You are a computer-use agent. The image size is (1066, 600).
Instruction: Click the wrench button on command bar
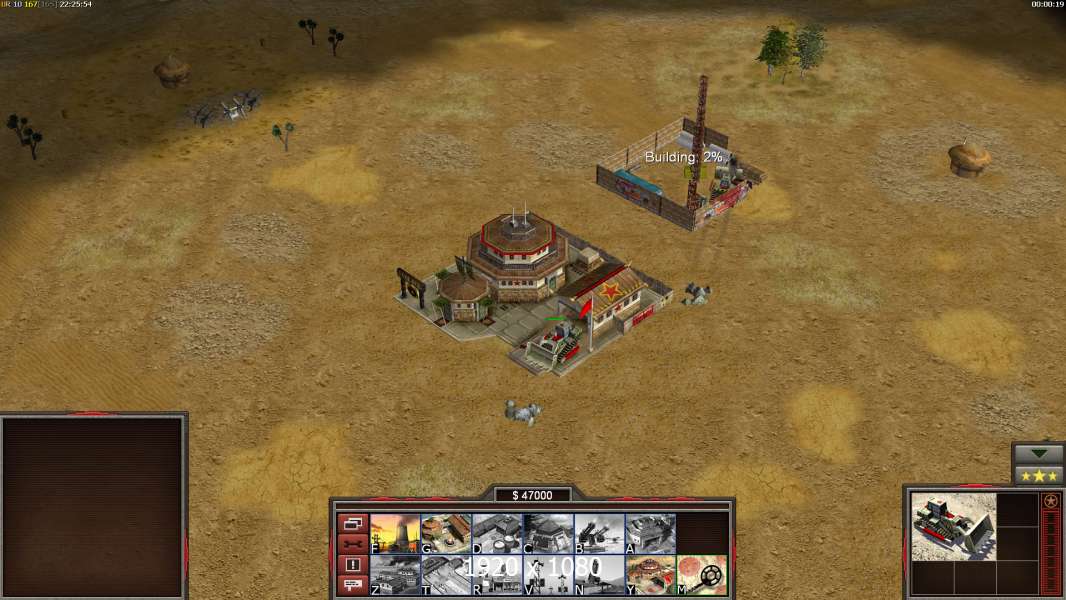tap(353, 544)
